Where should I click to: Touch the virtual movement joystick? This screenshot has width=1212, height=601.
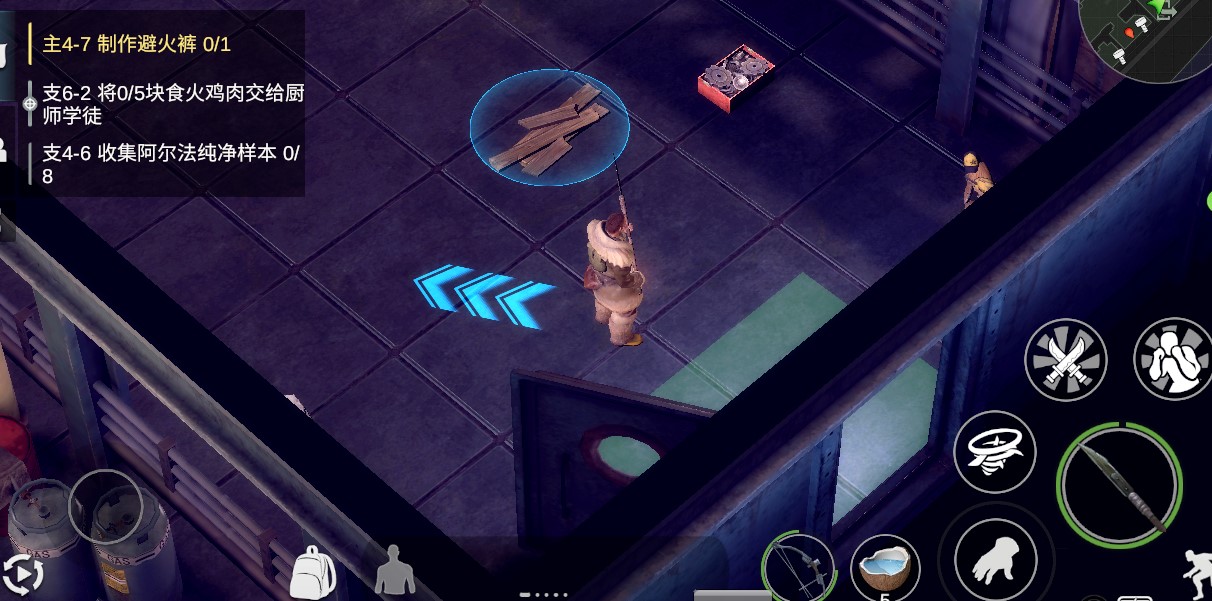click(x=105, y=506)
